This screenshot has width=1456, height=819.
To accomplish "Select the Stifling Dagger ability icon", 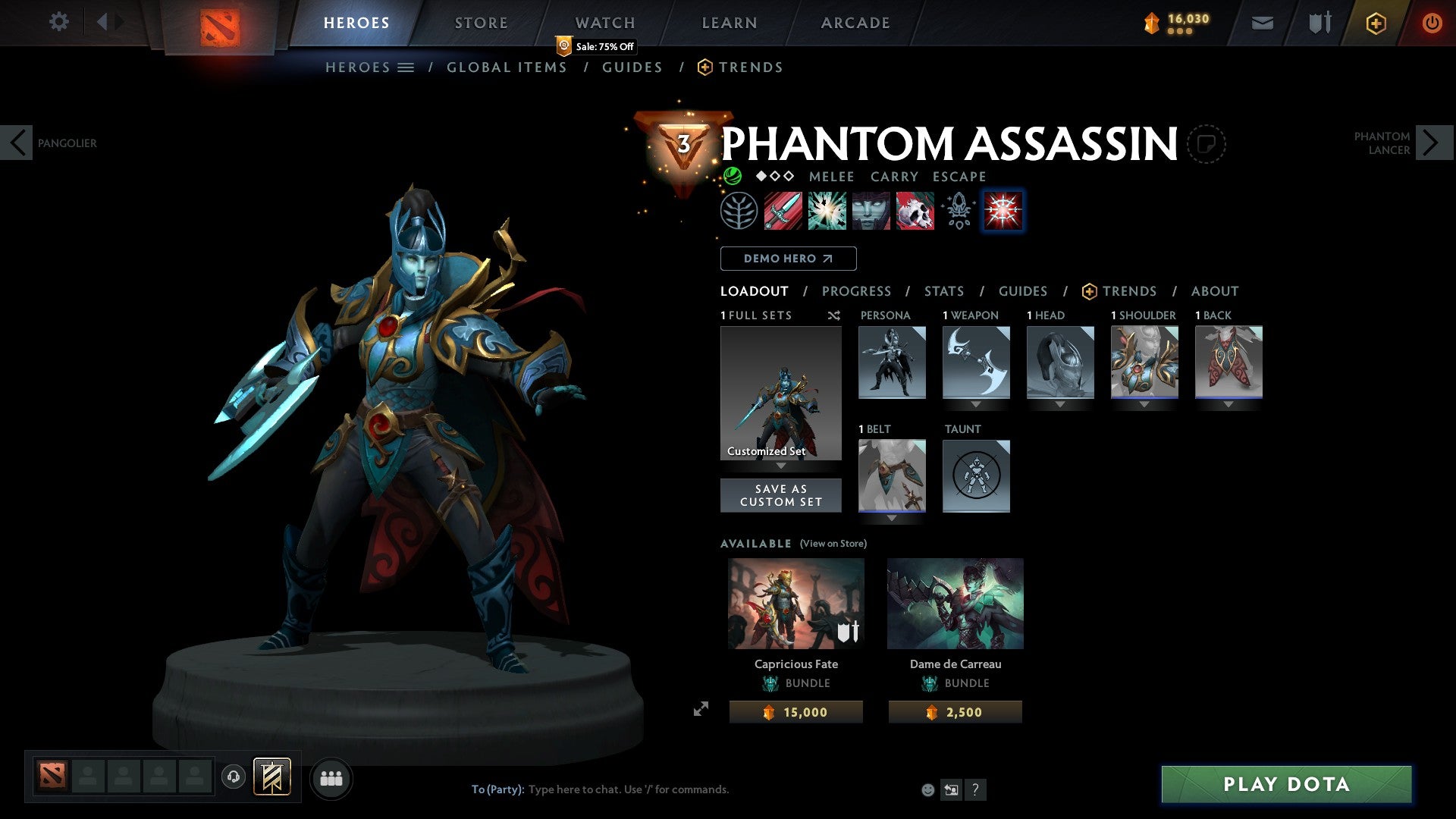I will coord(781,211).
